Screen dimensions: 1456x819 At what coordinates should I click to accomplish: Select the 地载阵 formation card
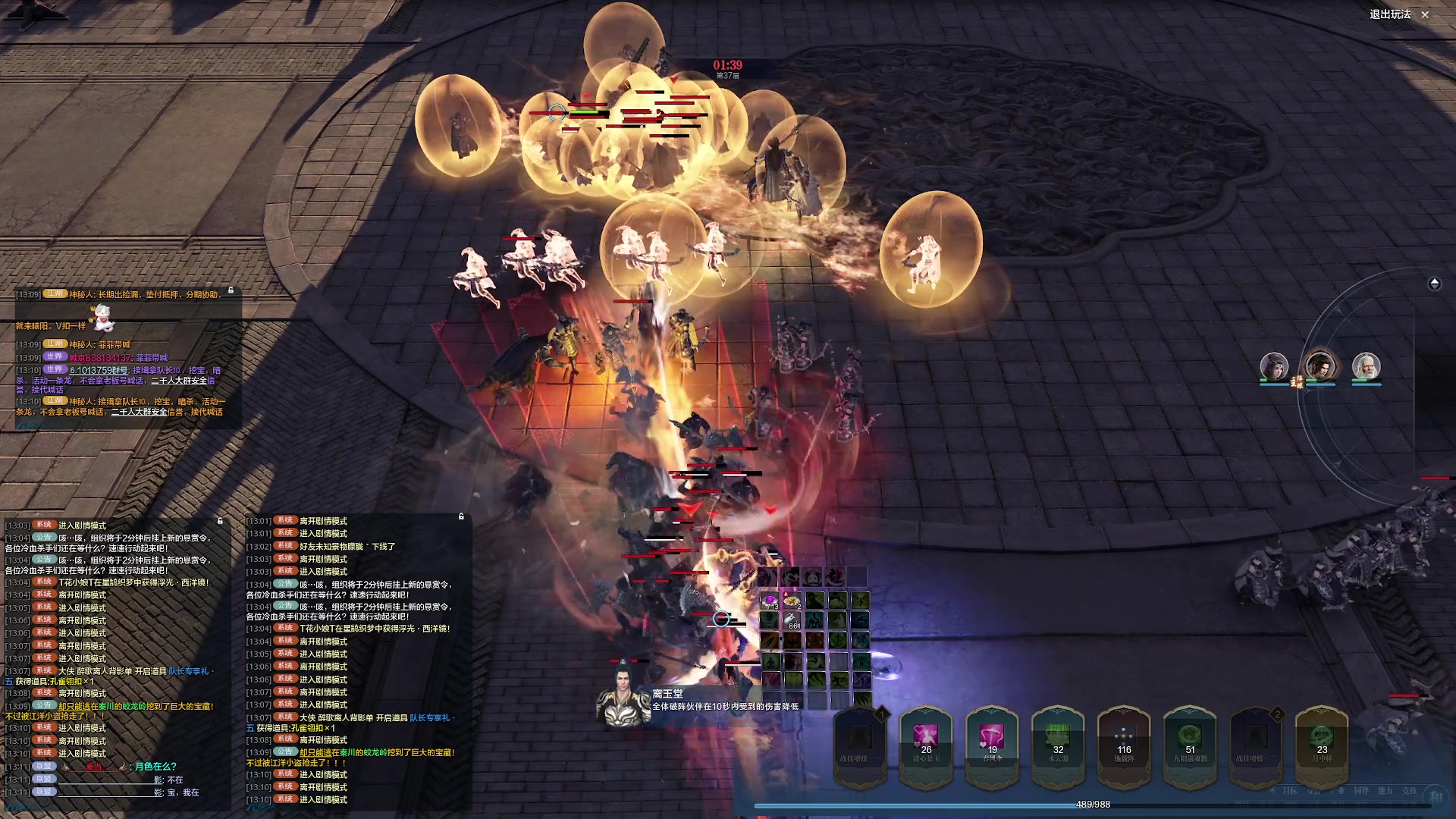(x=1124, y=742)
